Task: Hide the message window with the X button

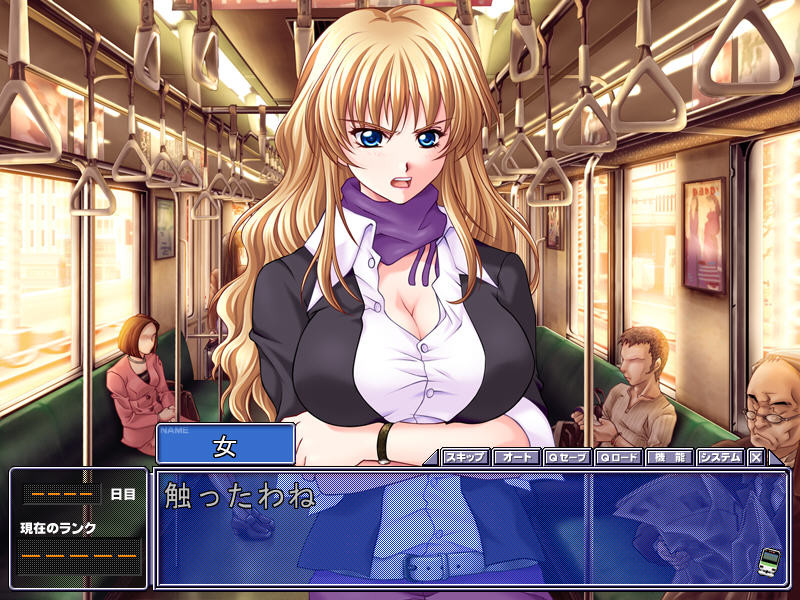Action: tap(756, 457)
